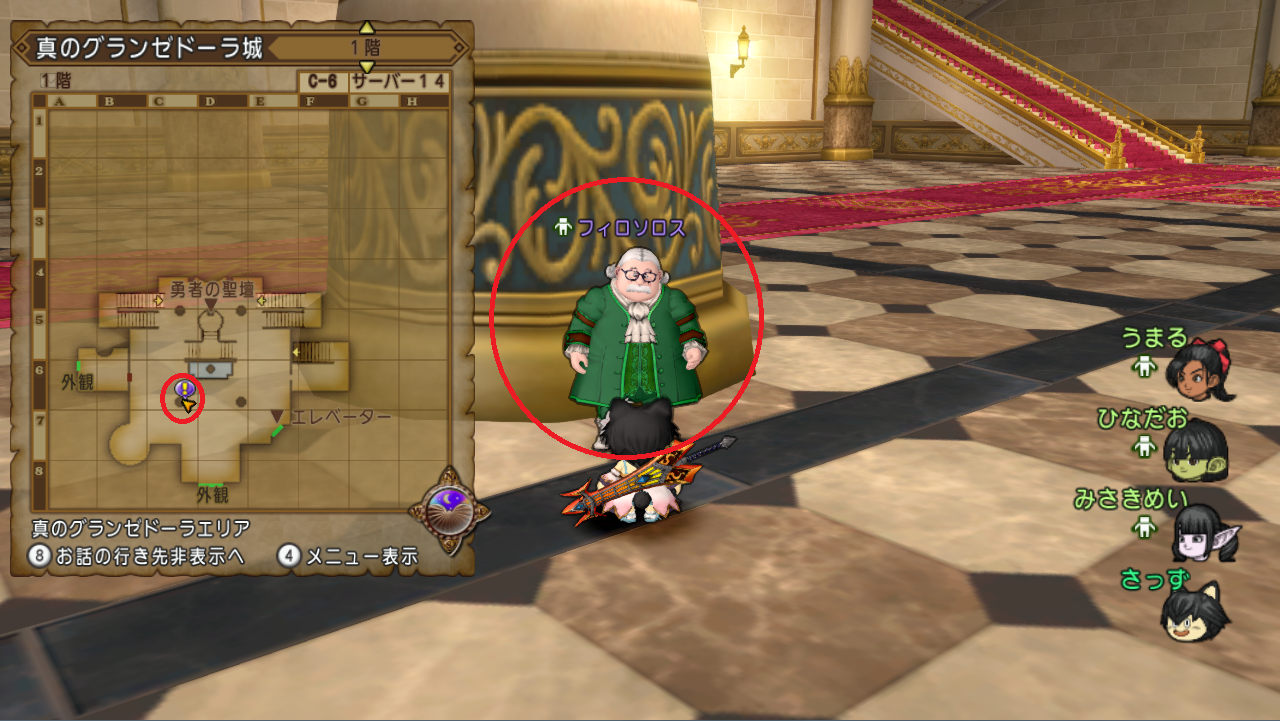
Task: Click the green exit indicator on the map edge
Action: tap(78, 366)
